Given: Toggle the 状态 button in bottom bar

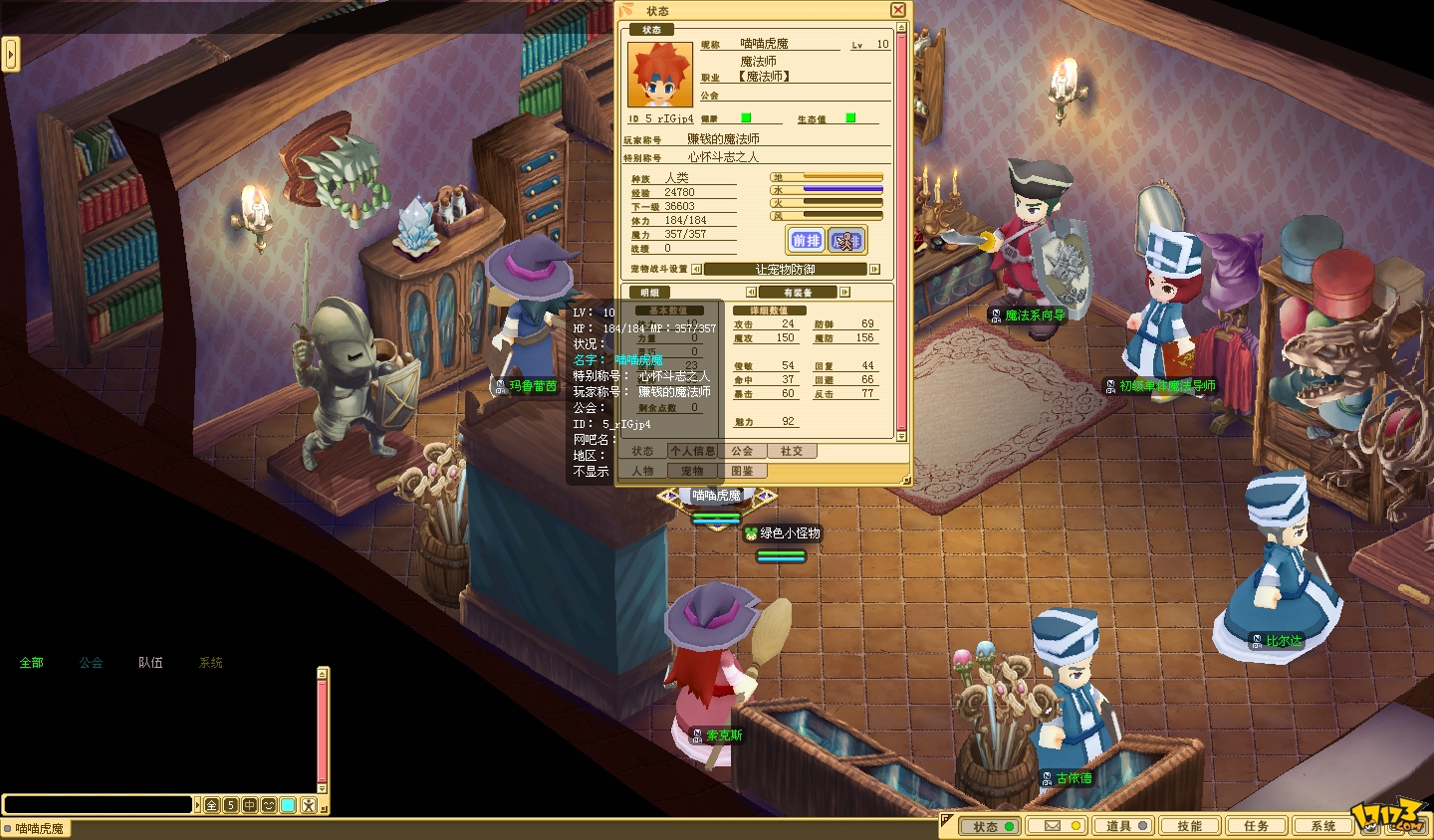Looking at the screenshot, I should point(992,826).
